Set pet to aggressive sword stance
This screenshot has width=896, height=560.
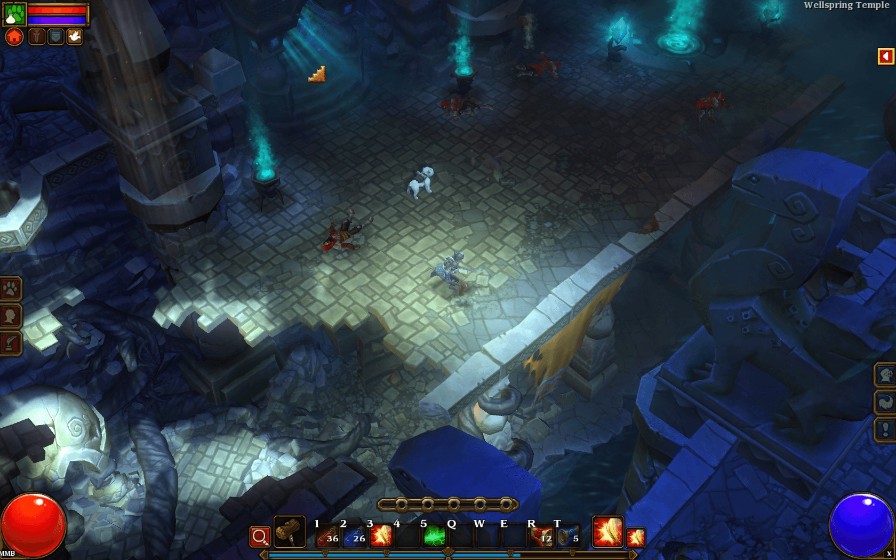pyautogui.click(x=37, y=37)
